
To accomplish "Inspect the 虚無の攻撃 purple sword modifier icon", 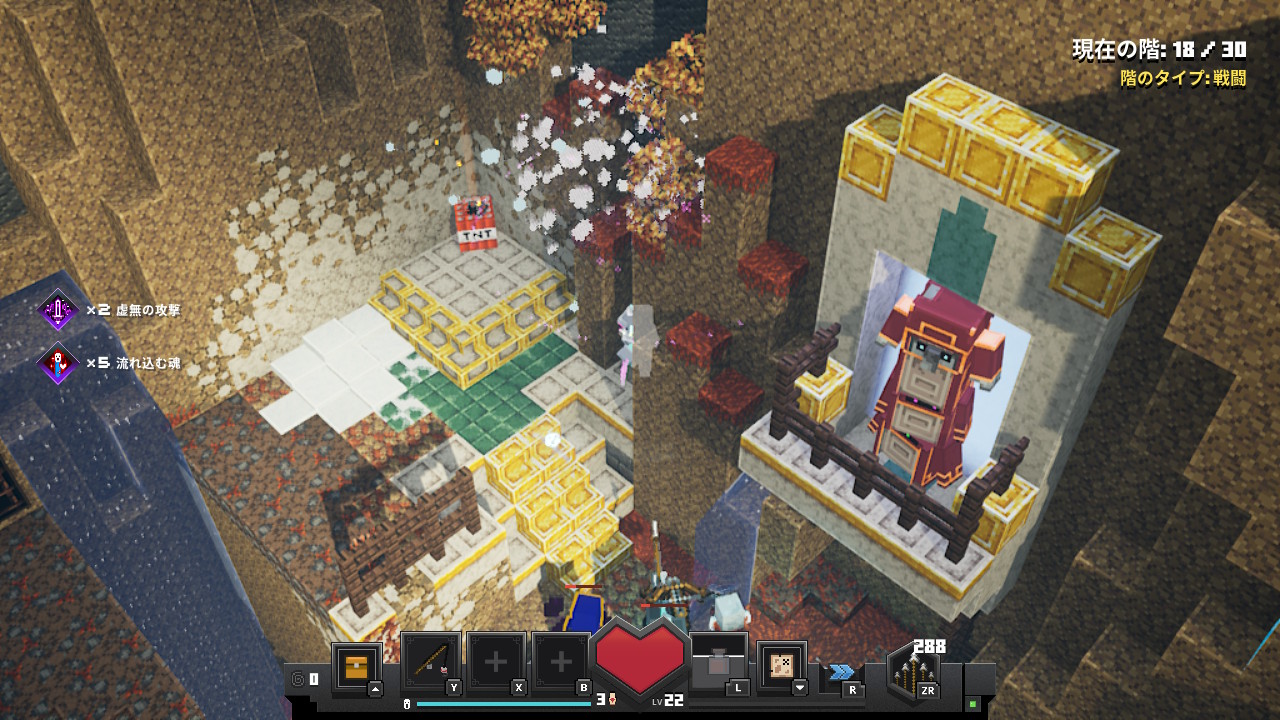I will tap(58, 310).
